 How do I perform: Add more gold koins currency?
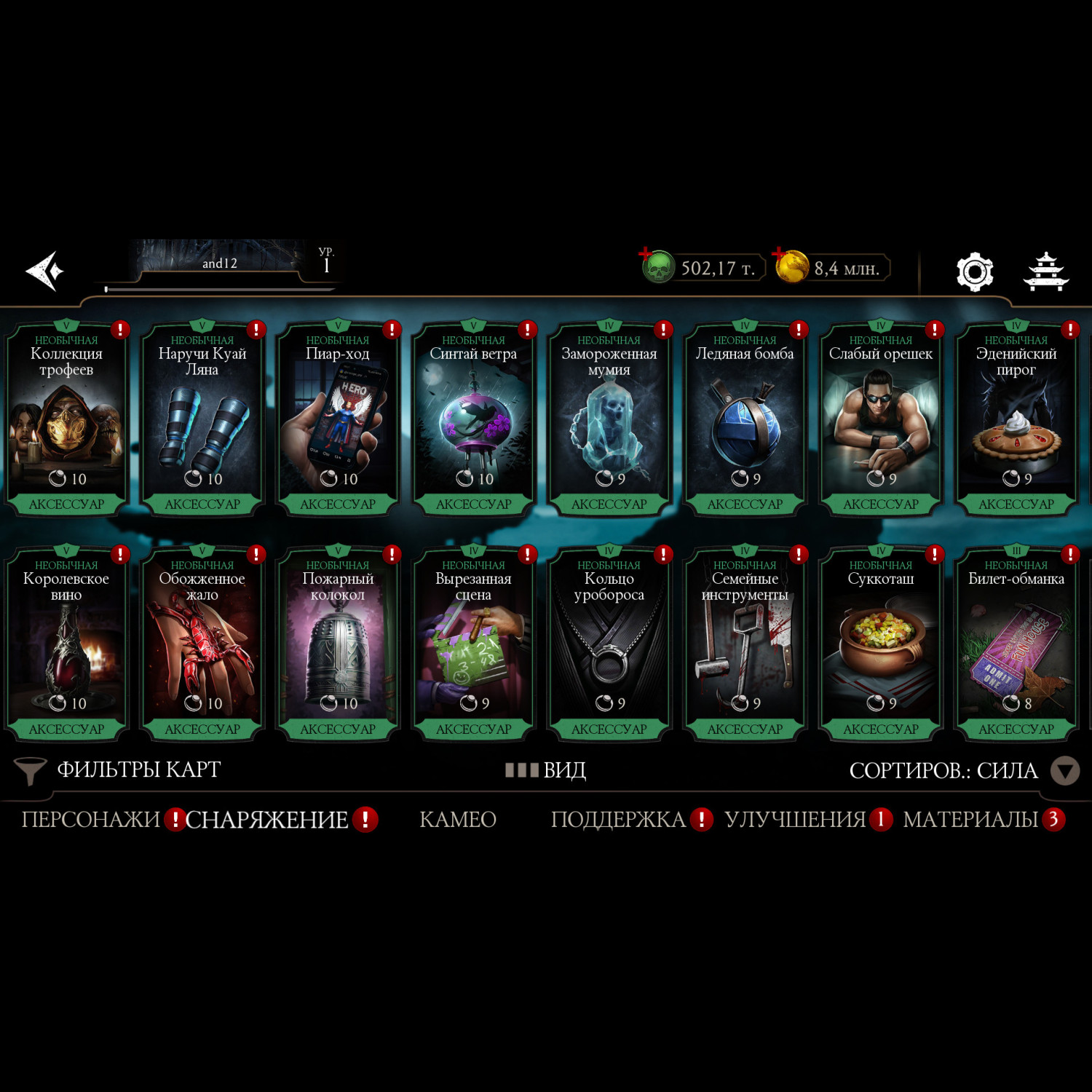coord(791,266)
